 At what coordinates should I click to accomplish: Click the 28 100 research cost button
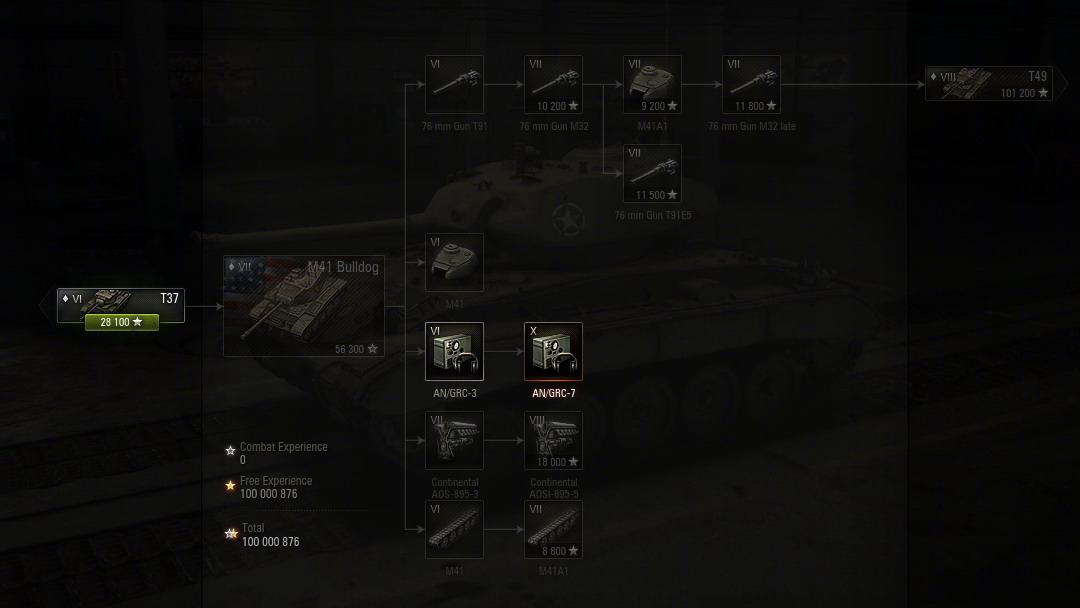click(121, 322)
